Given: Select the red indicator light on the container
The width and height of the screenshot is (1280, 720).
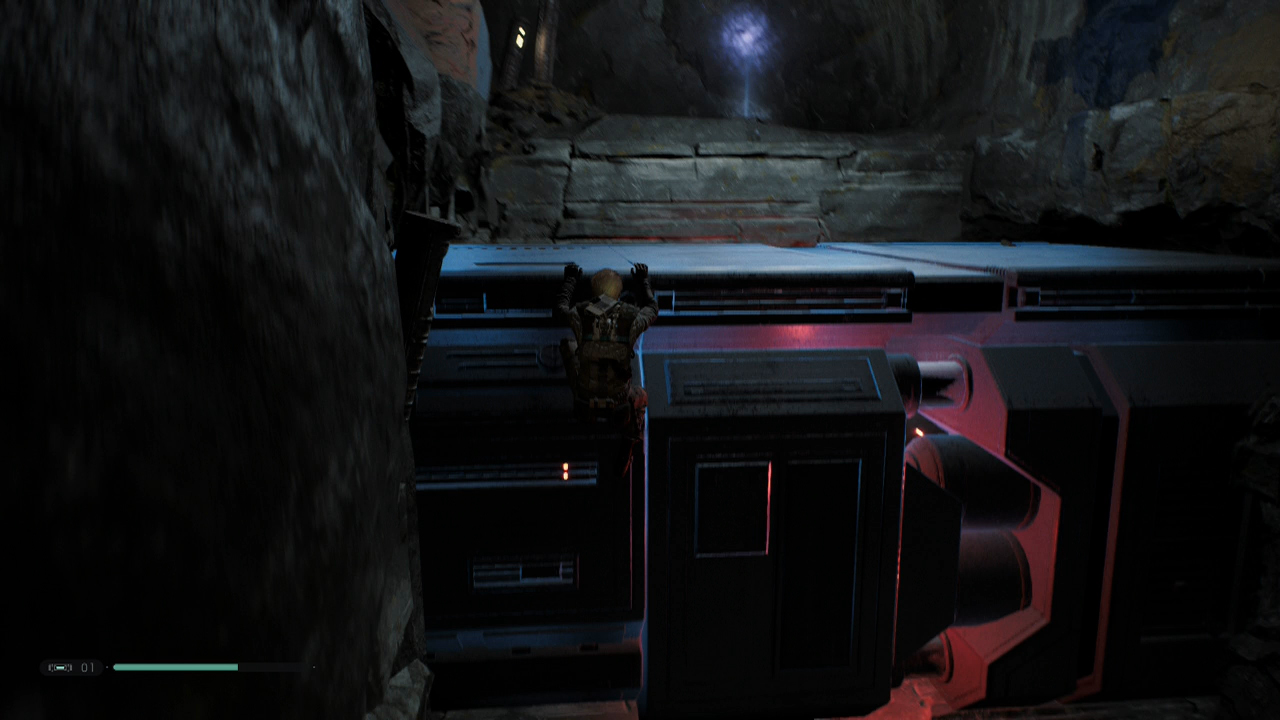Looking at the screenshot, I should click(567, 466).
